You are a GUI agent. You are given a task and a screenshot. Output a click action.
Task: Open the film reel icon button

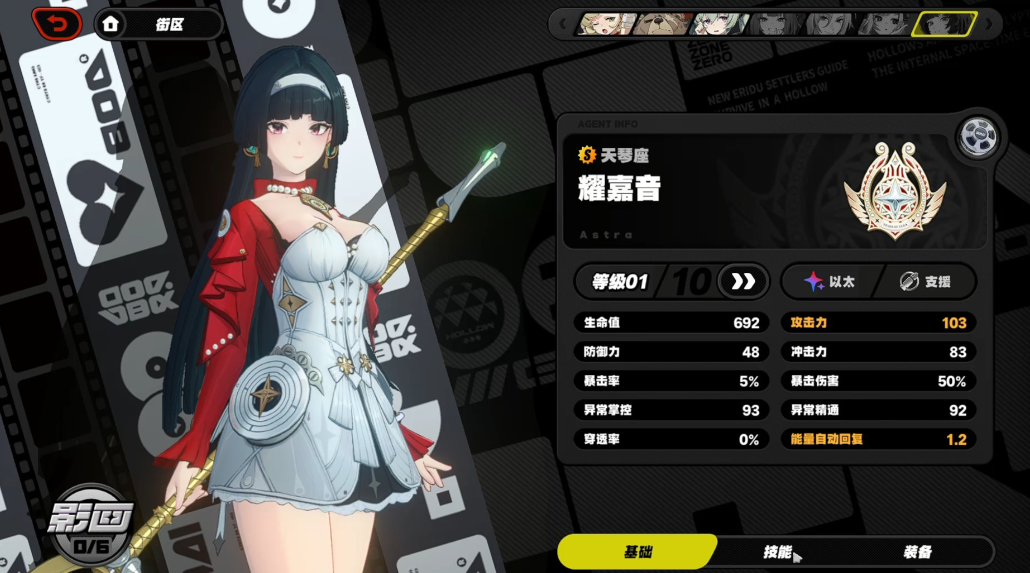pyautogui.click(x=975, y=138)
